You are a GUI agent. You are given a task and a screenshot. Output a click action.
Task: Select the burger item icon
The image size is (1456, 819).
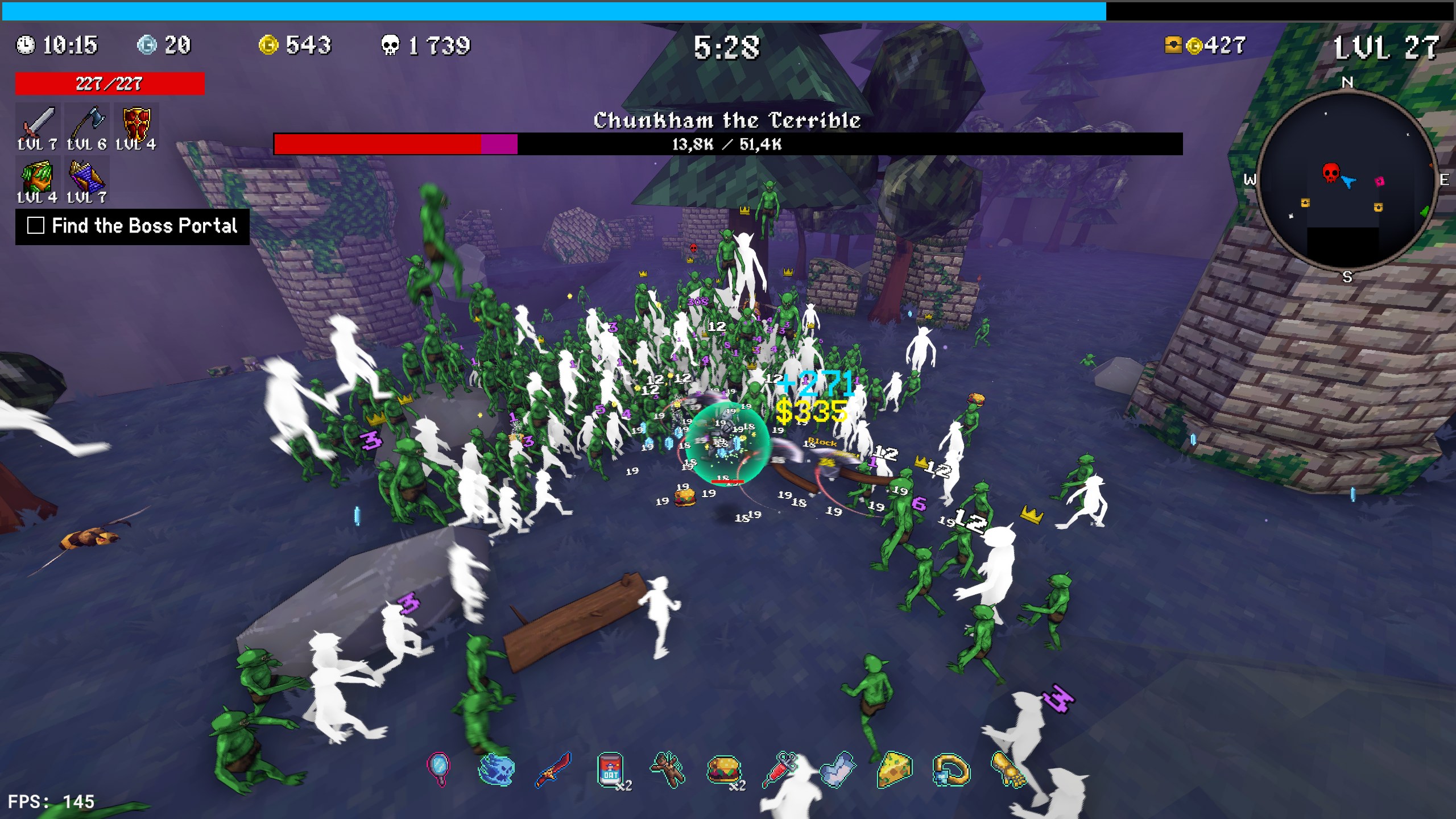click(x=723, y=770)
